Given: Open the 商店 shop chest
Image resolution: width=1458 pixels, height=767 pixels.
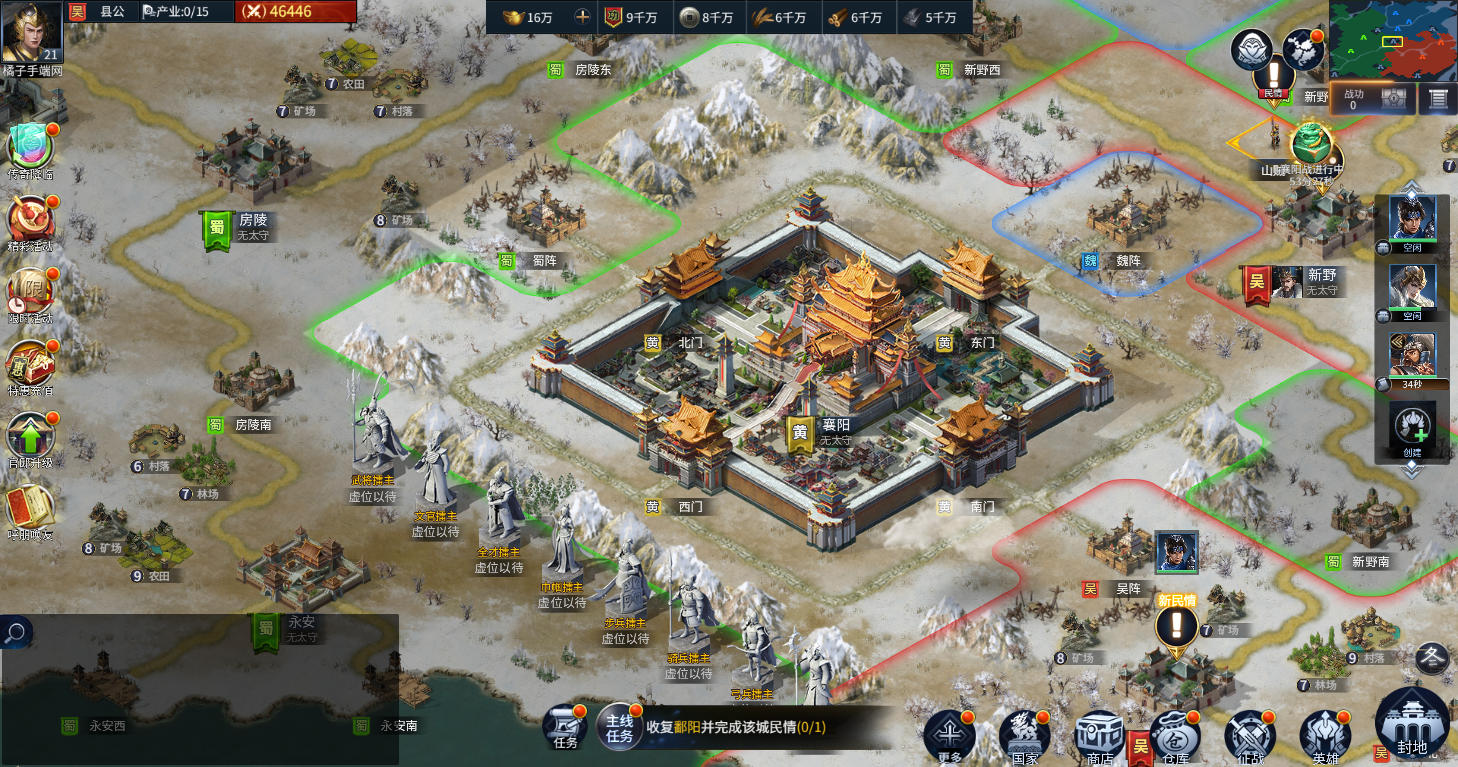Looking at the screenshot, I should pos(1100,736).
